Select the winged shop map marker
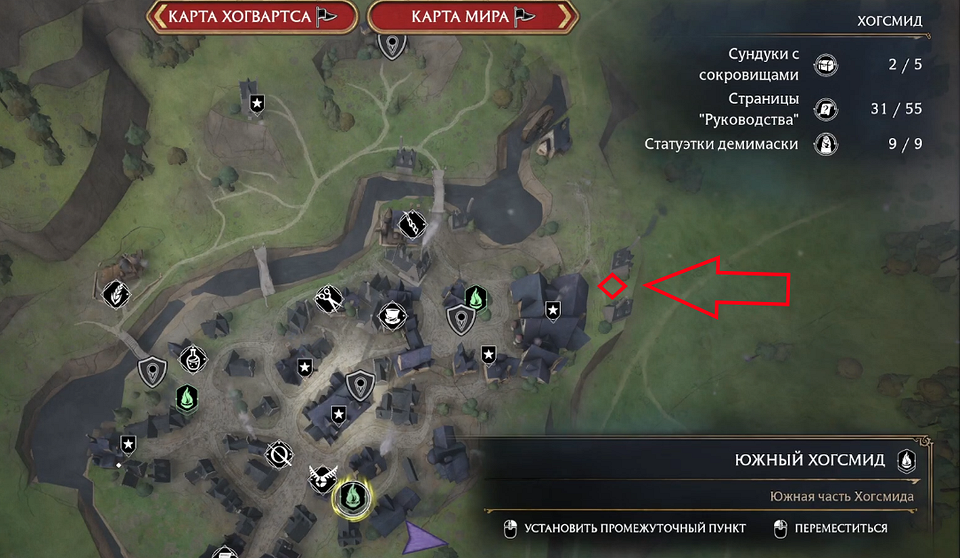Screen dimensions: 960x558 click(x=322, y=479)
